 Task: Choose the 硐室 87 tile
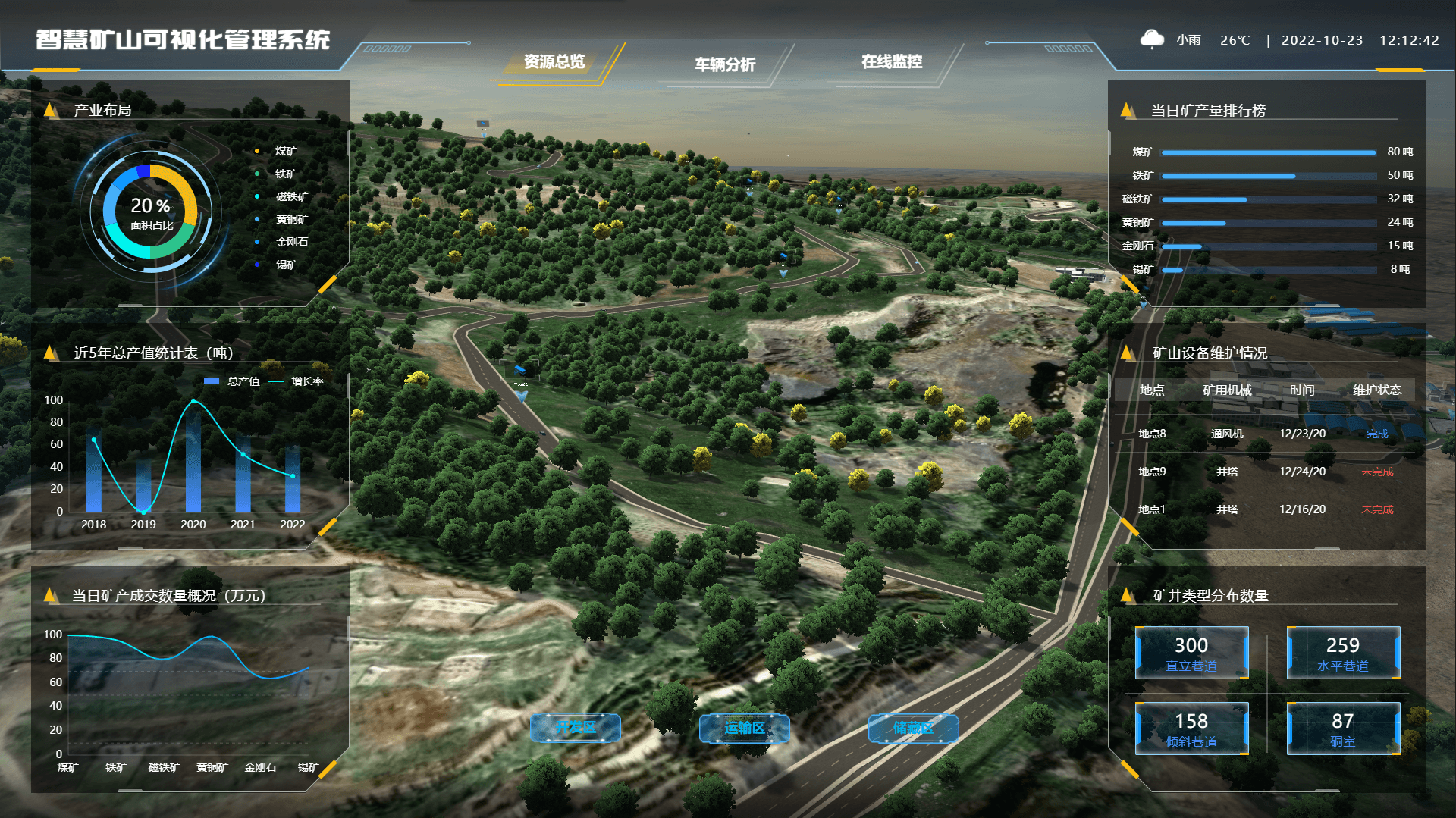coord(1342,729)
